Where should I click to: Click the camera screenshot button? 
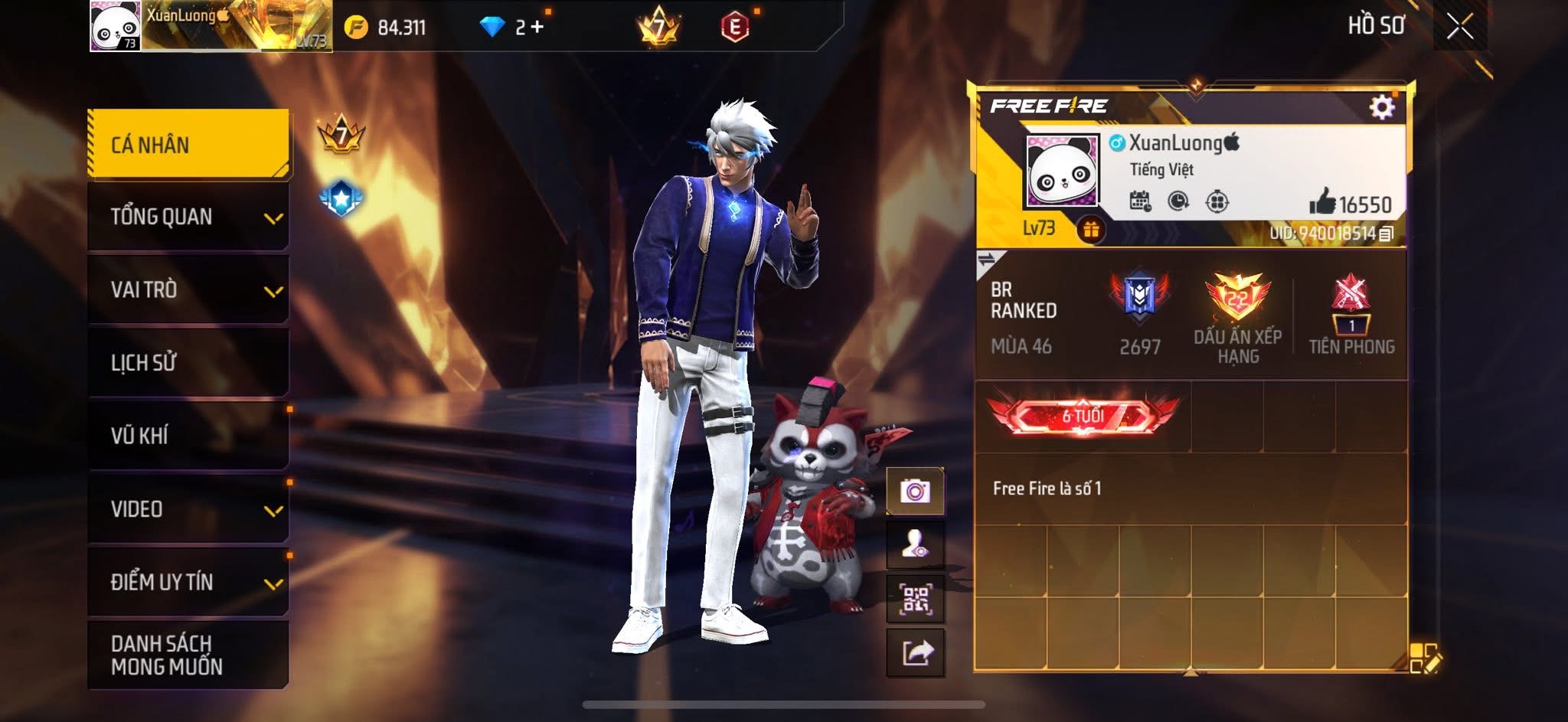pos(915,491)
